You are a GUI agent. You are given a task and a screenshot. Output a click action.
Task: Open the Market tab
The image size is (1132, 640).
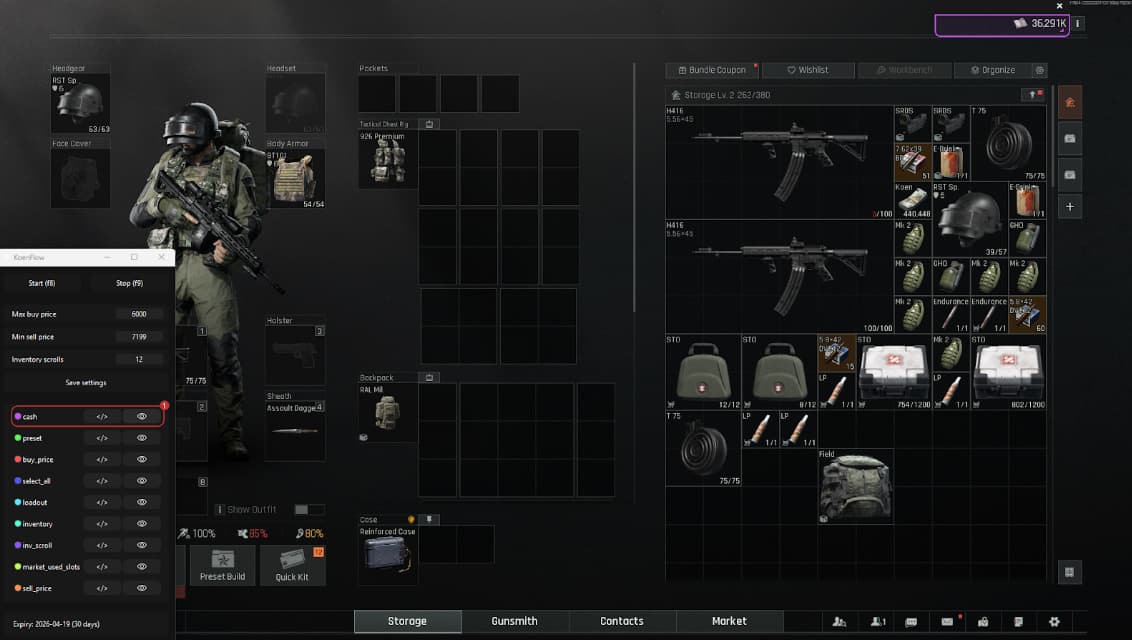728,621
